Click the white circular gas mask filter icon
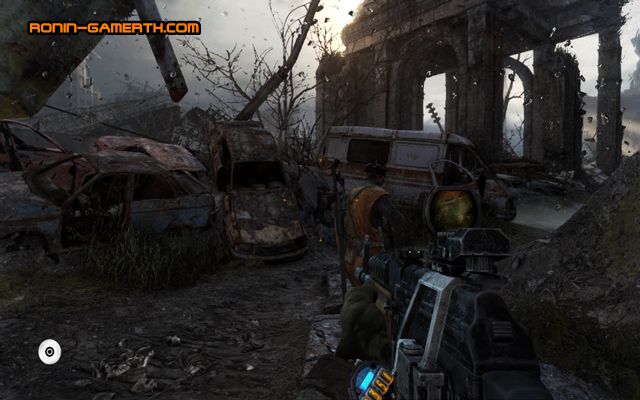Screen dimensions: 640x400 49,351
